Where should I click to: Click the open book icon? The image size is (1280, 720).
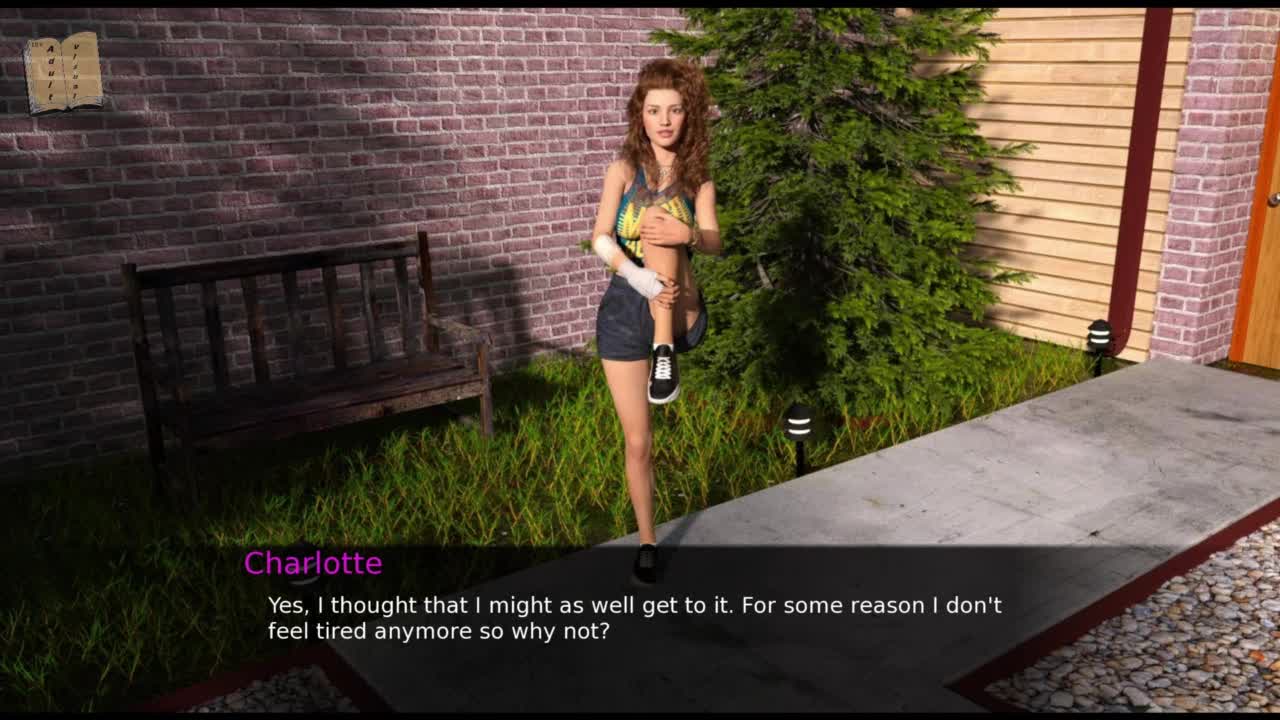[x=63, y=72]
